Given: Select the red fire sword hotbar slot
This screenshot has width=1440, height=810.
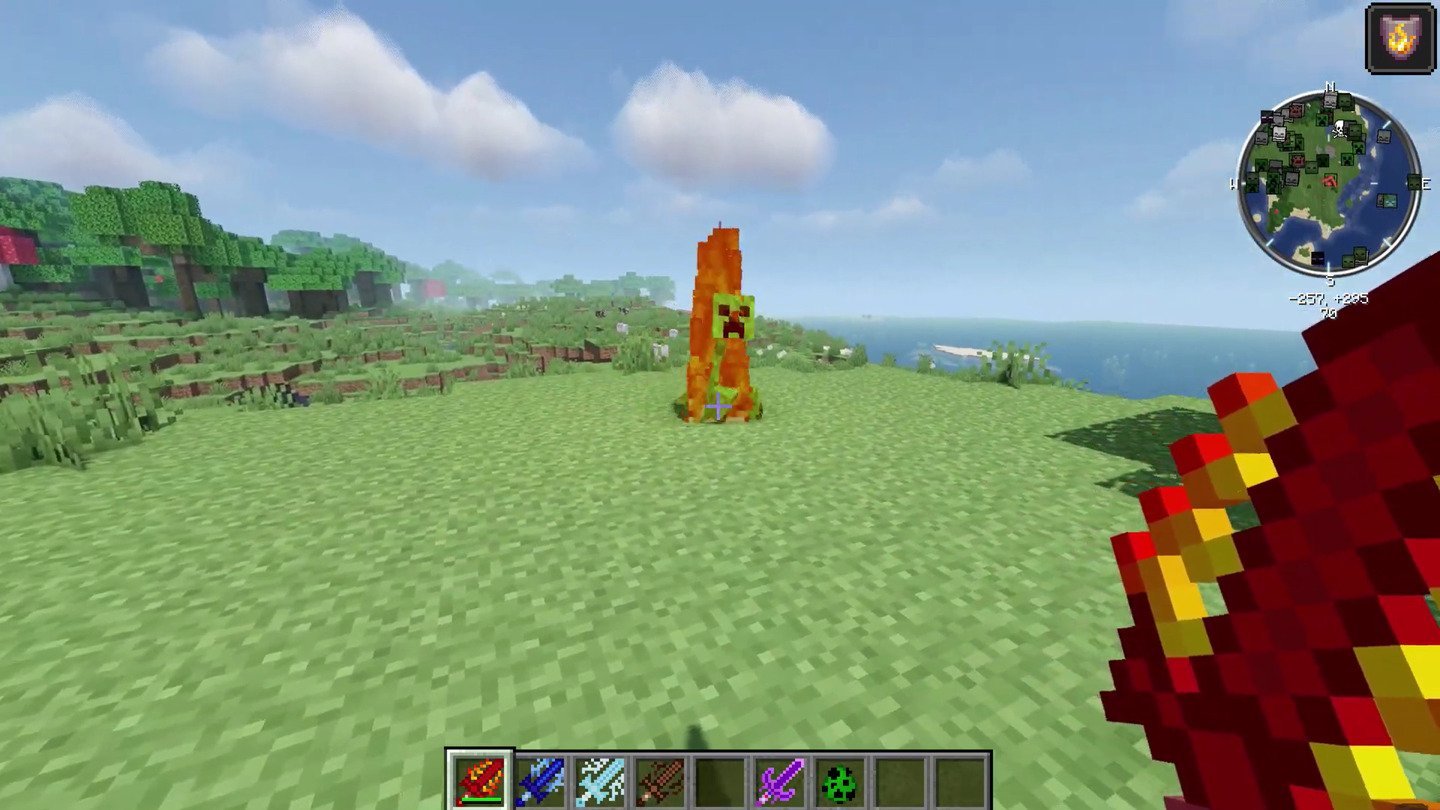Looking at the screenshot, I should [x=480, y=781].
